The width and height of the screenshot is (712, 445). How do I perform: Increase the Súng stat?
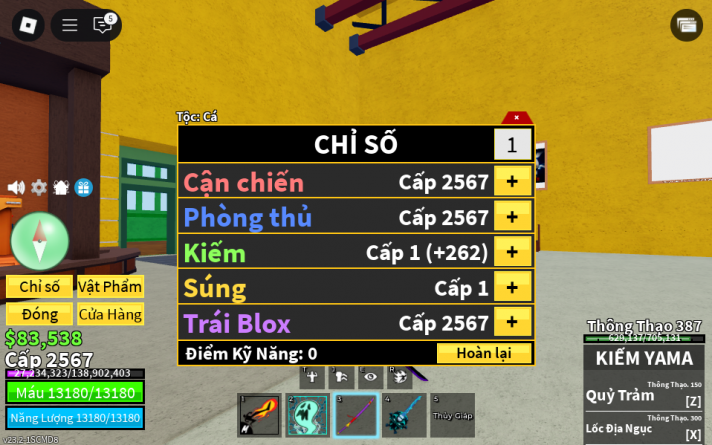(x=512, y=287)
